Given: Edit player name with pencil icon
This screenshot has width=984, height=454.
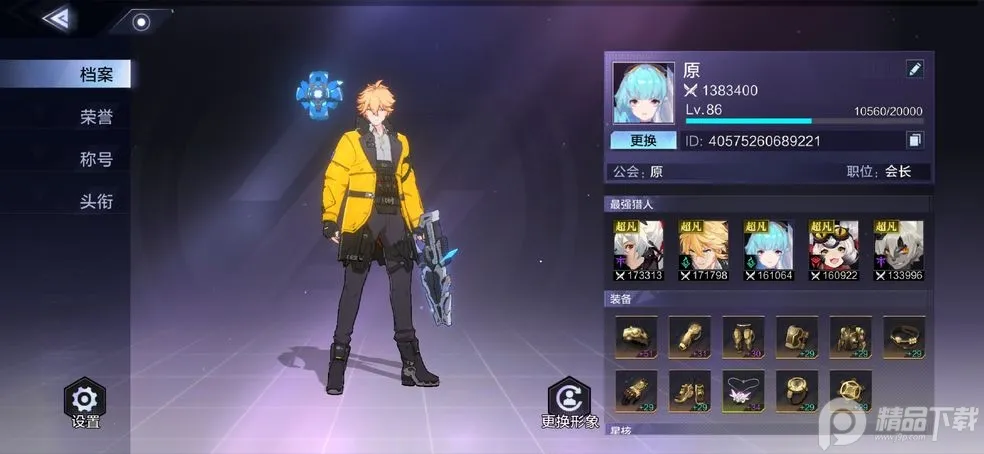Looking at the screenshot, I should pos(914,69).
